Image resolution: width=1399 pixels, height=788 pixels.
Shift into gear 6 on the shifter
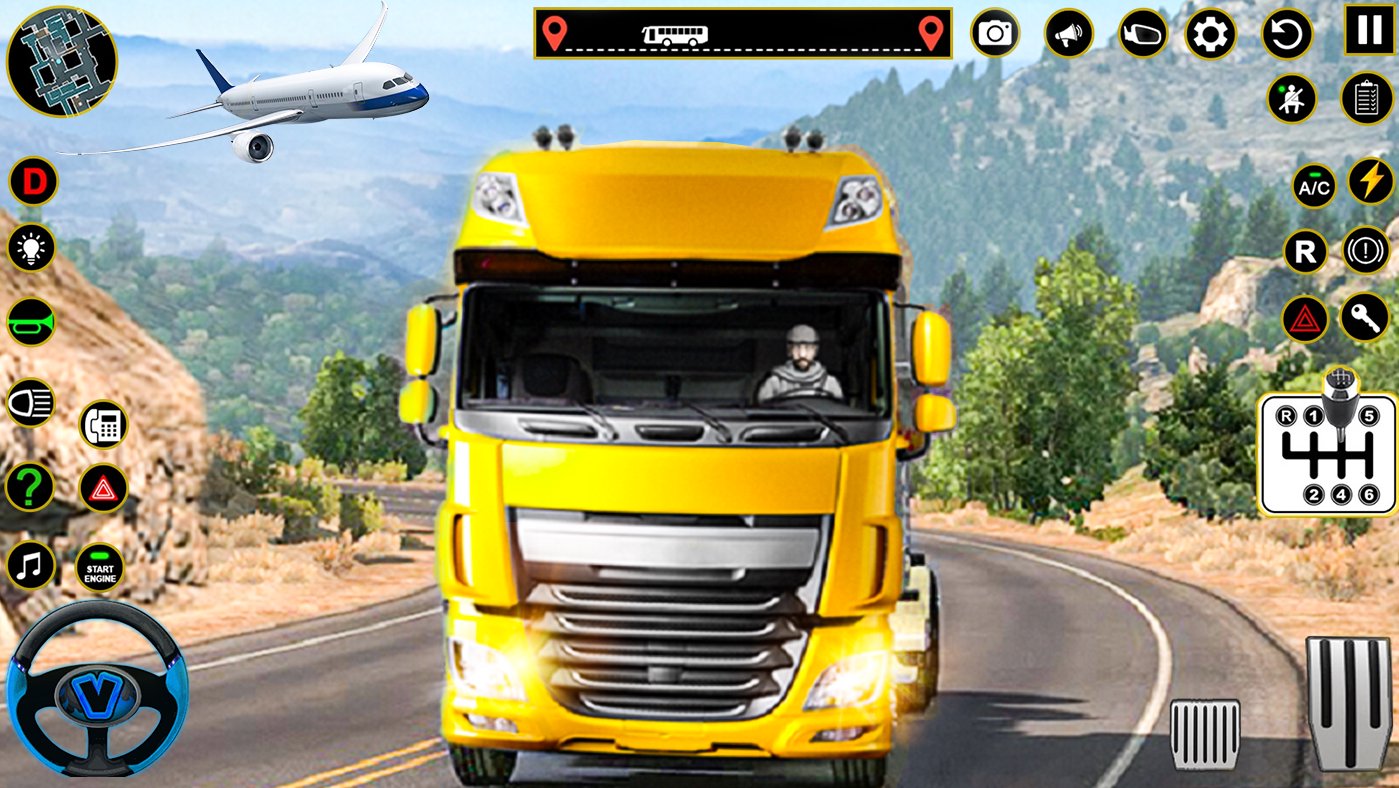[x=1367, y=493]
